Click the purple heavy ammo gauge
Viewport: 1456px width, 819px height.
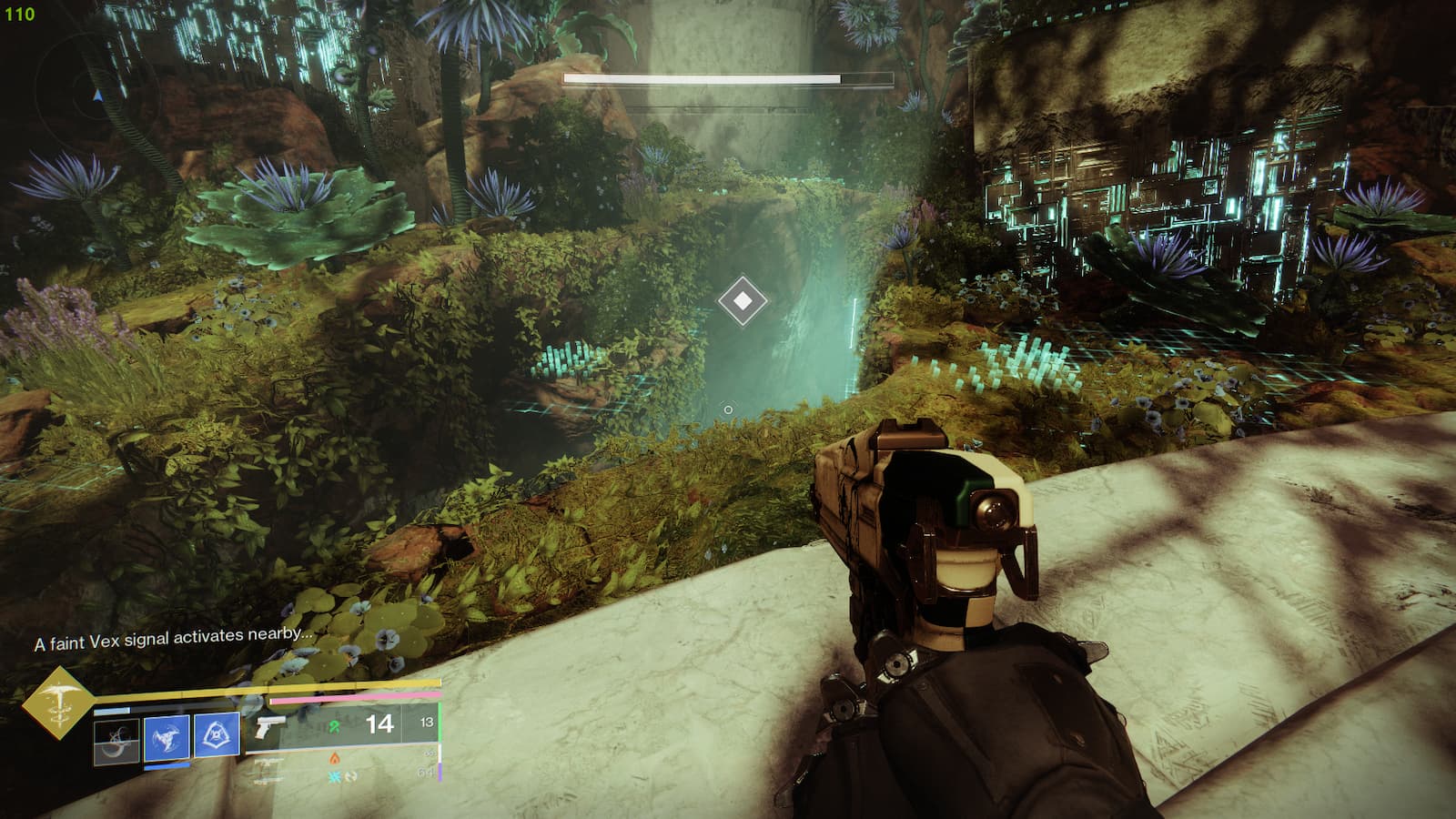pyautogui.click(x=440, y=772)
